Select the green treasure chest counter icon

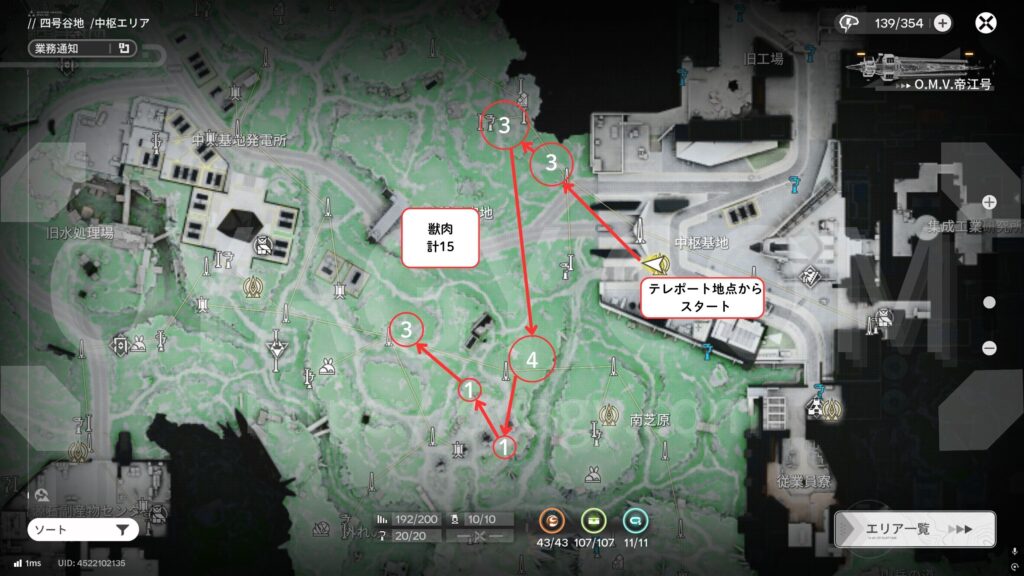click(593, 520)
